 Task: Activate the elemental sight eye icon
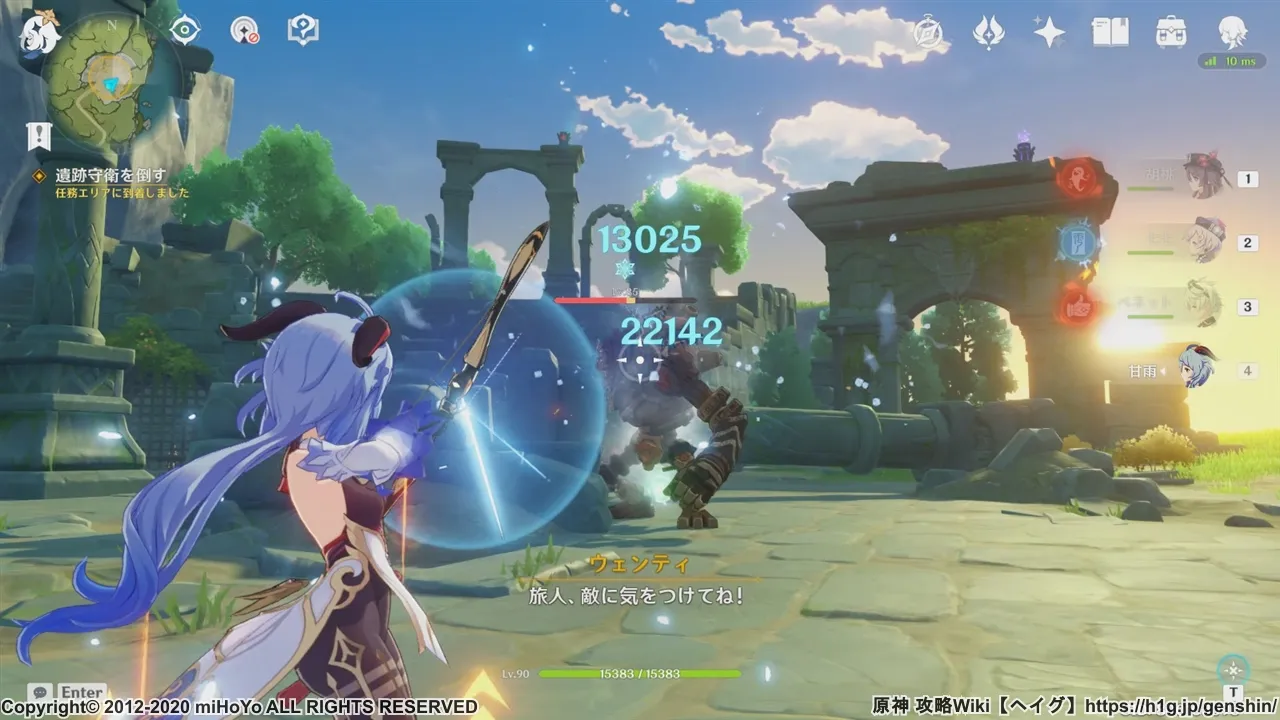[x=185, y=30]
